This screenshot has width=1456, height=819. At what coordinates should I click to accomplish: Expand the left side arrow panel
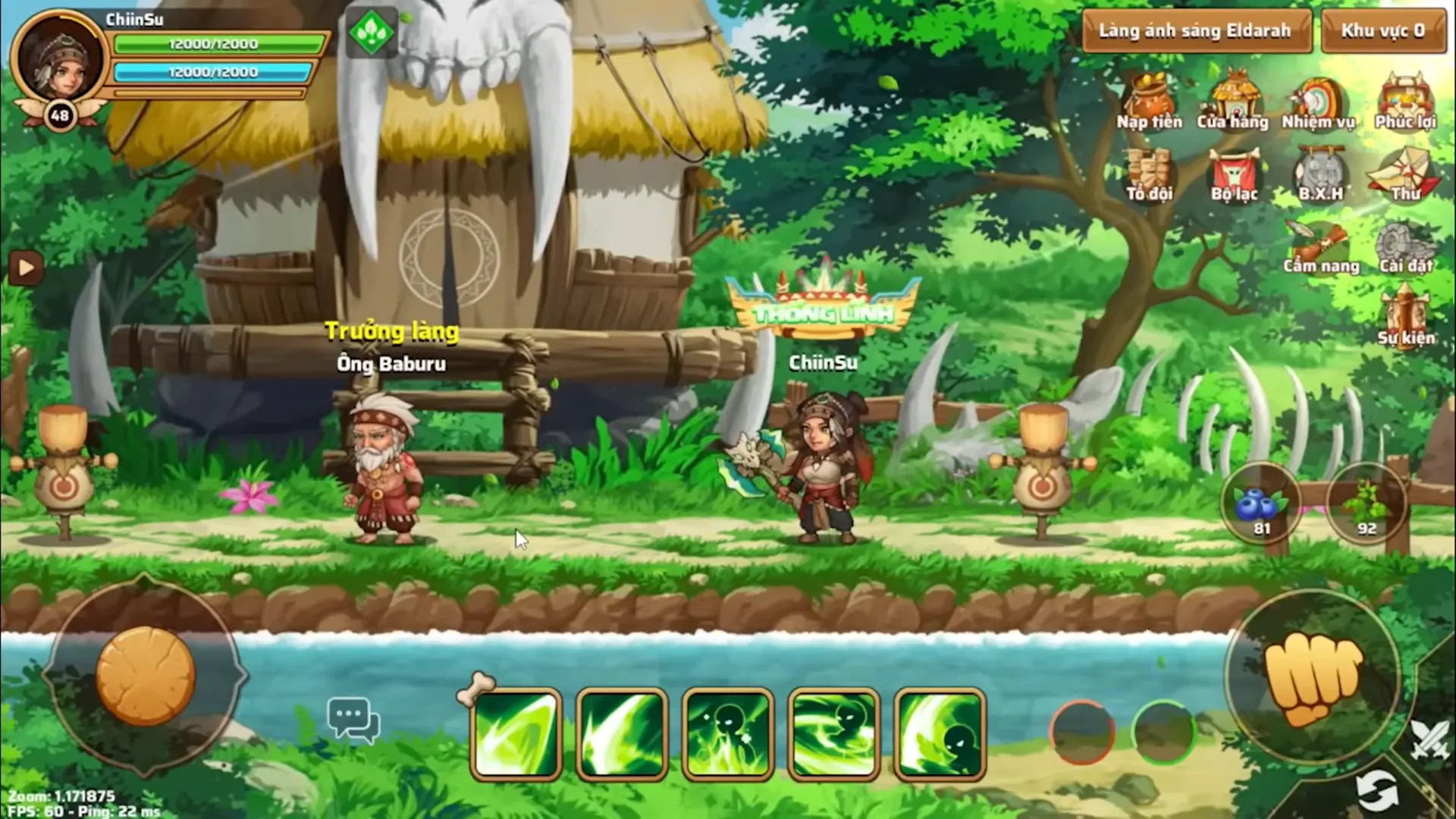click(x=25, y=268)
